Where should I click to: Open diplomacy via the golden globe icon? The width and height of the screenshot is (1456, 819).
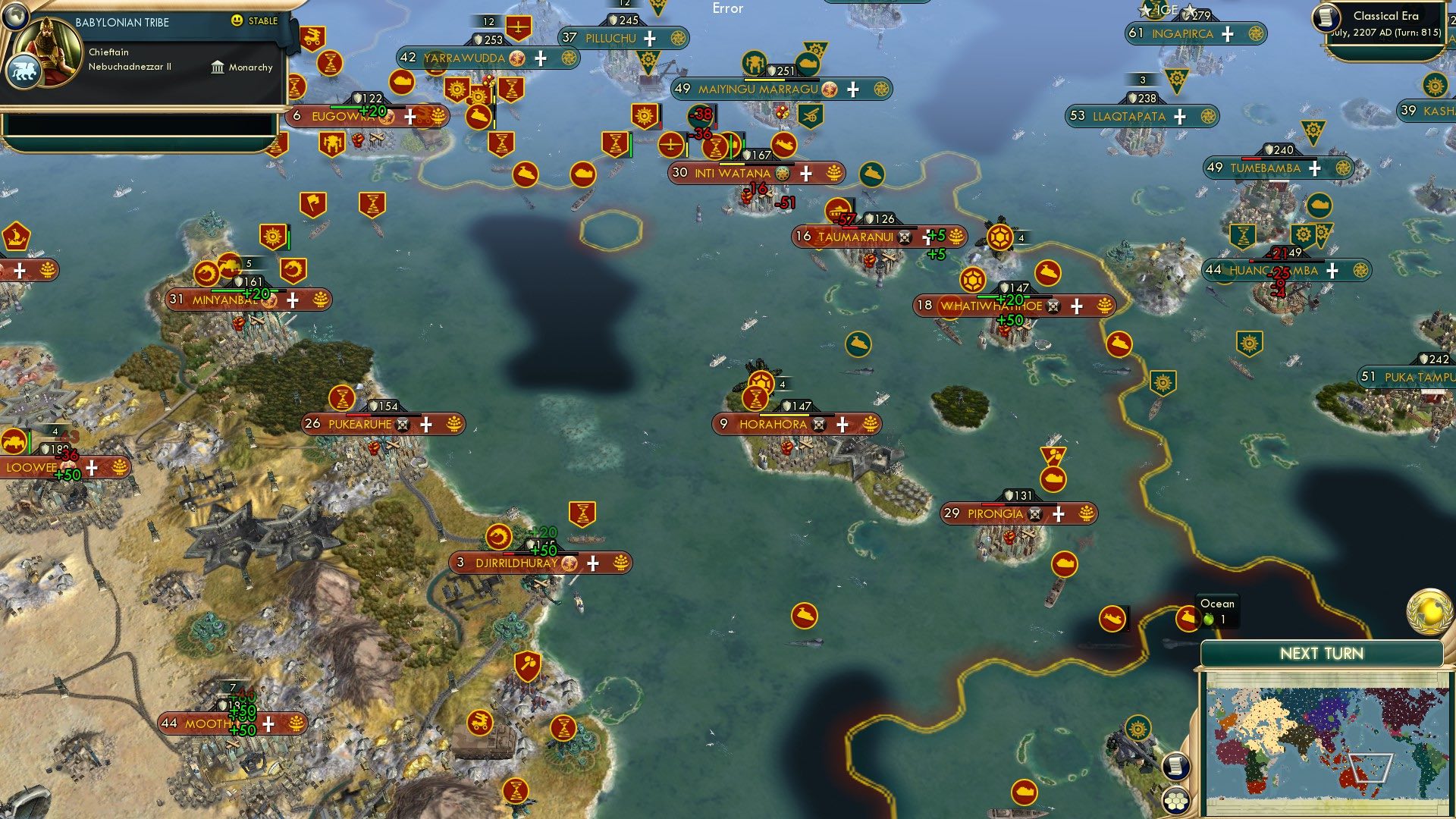(x=1429, y=611)
